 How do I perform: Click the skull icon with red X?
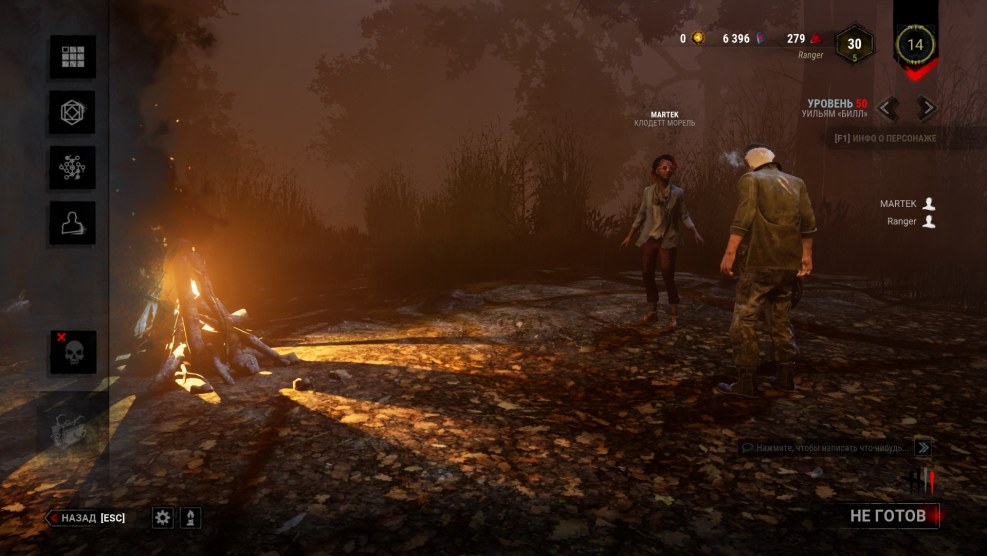[73, 352]
